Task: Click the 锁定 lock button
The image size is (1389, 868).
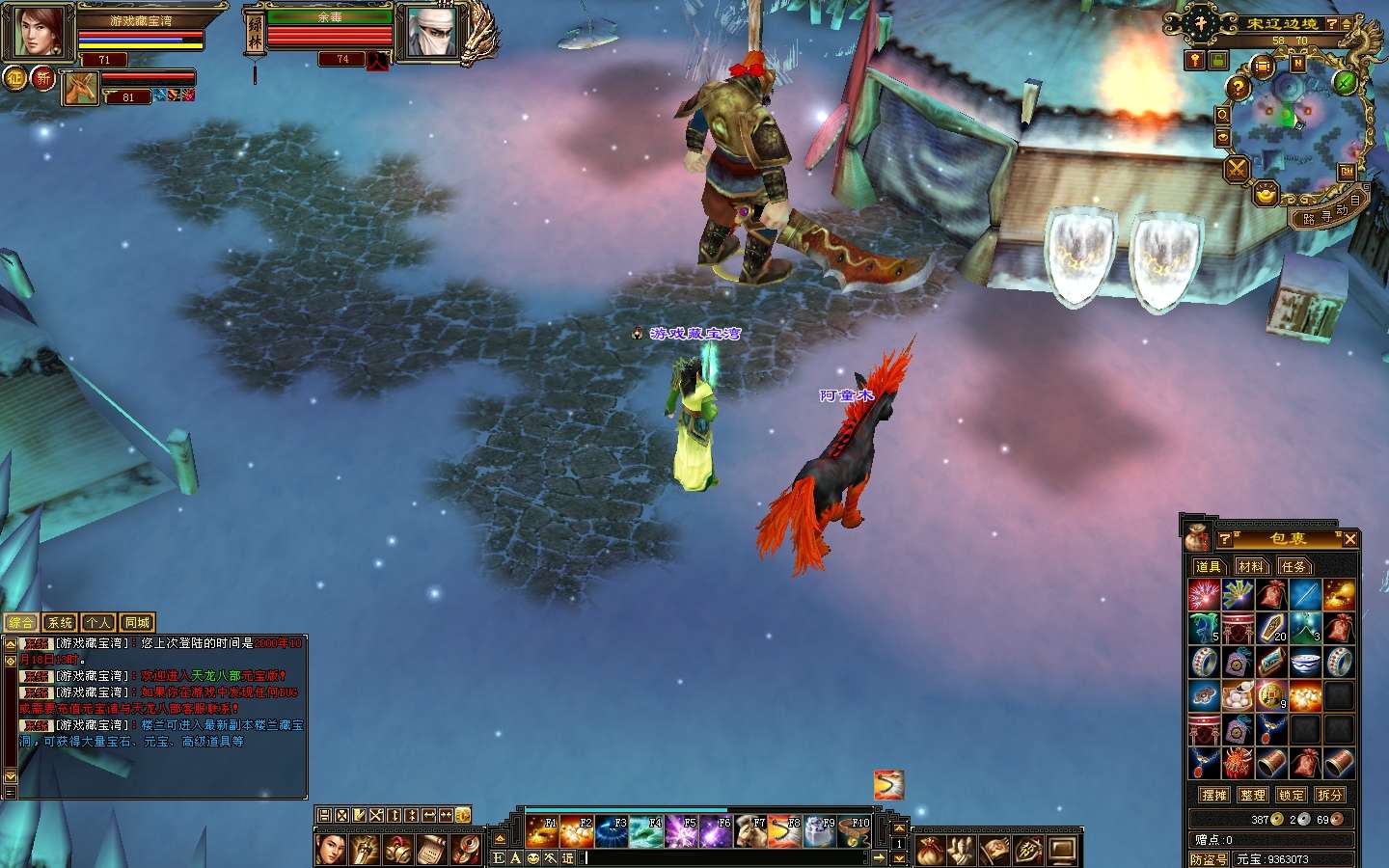Action: [1292, 795]
